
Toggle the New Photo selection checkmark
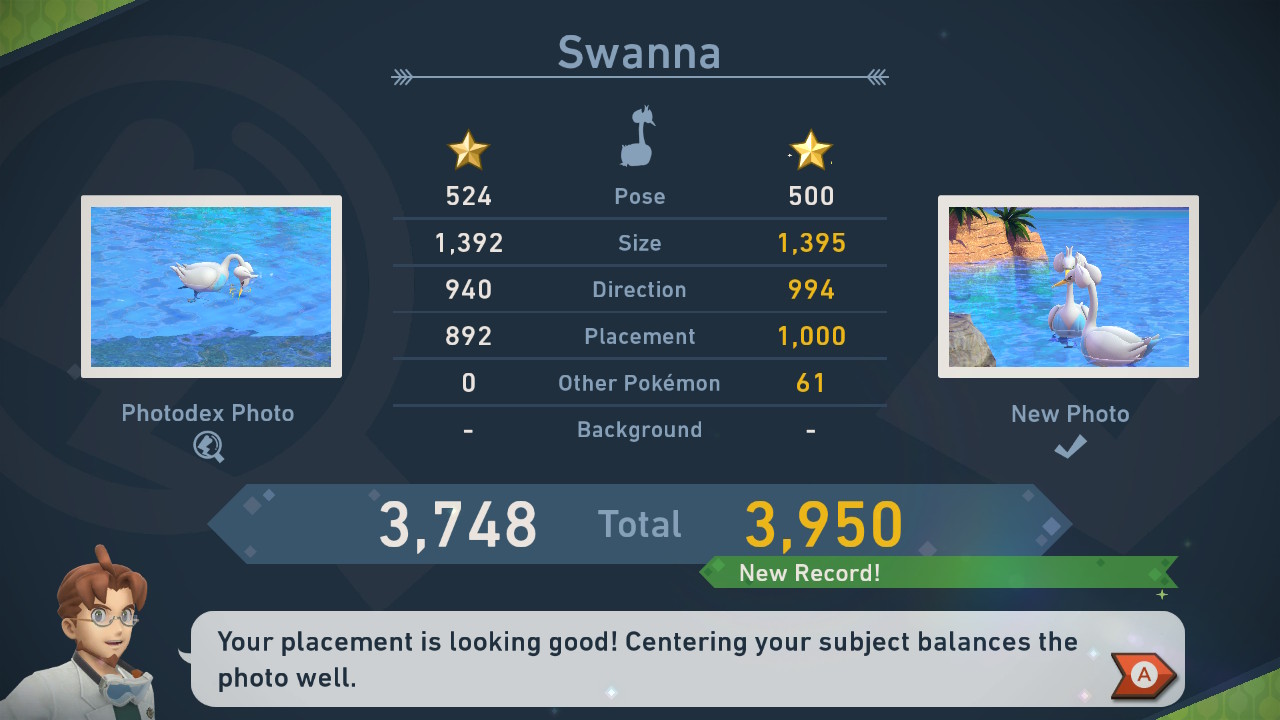click(1069, 447)
